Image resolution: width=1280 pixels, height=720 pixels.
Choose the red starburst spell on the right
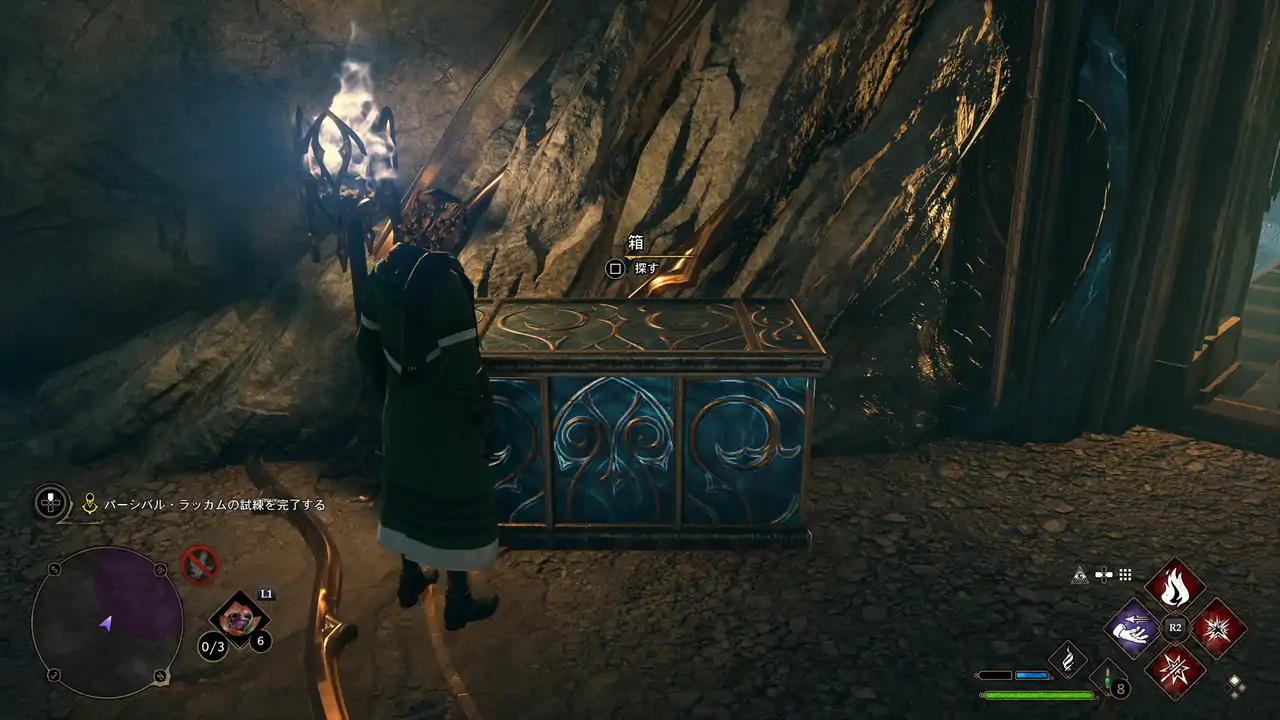pyautogui.click(x=1218, y=628)
